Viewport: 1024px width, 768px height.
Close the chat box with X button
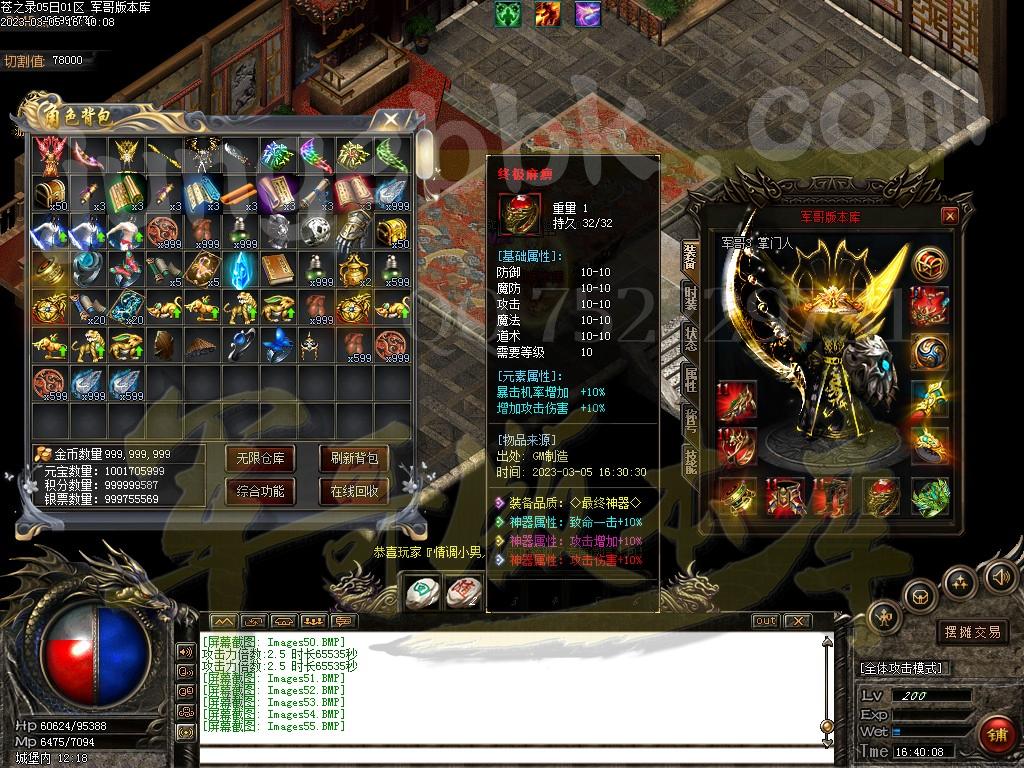tap(797, 621)
